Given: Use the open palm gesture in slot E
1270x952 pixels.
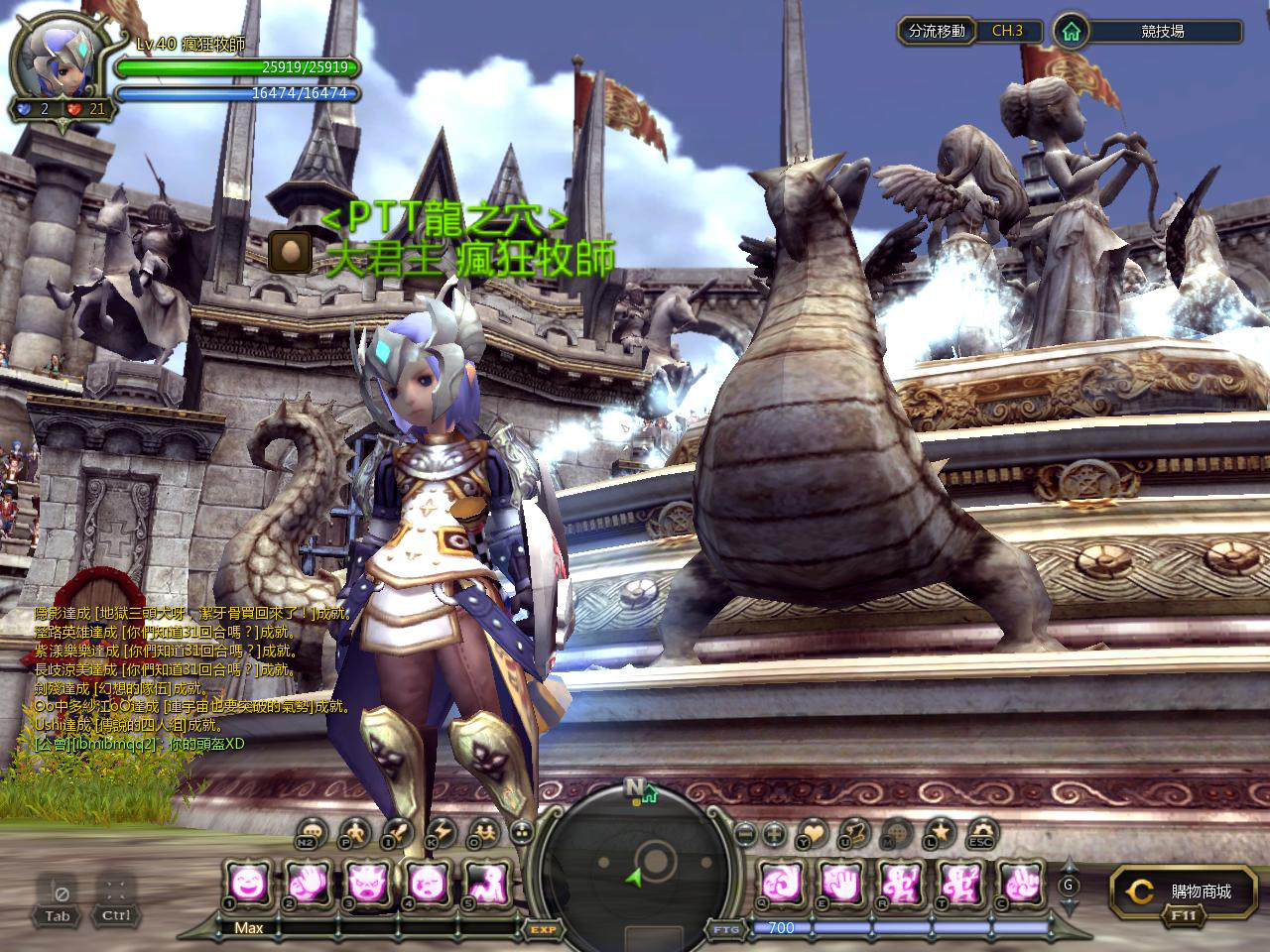Looking at the screenshot, I should coord(838,880).
